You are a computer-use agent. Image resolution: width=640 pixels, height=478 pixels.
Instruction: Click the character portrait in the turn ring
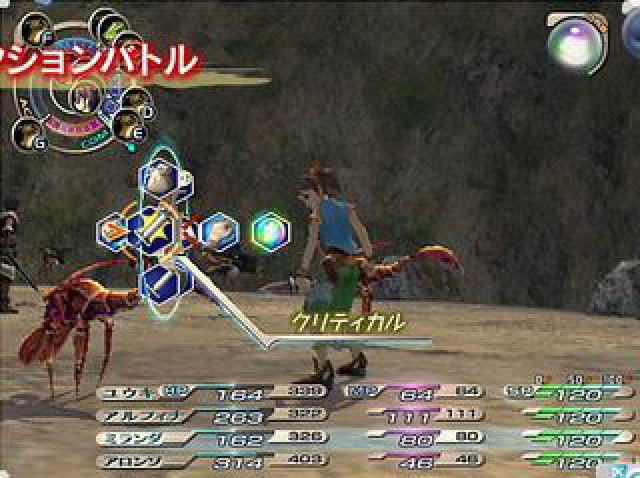click(x=80, y=97)
